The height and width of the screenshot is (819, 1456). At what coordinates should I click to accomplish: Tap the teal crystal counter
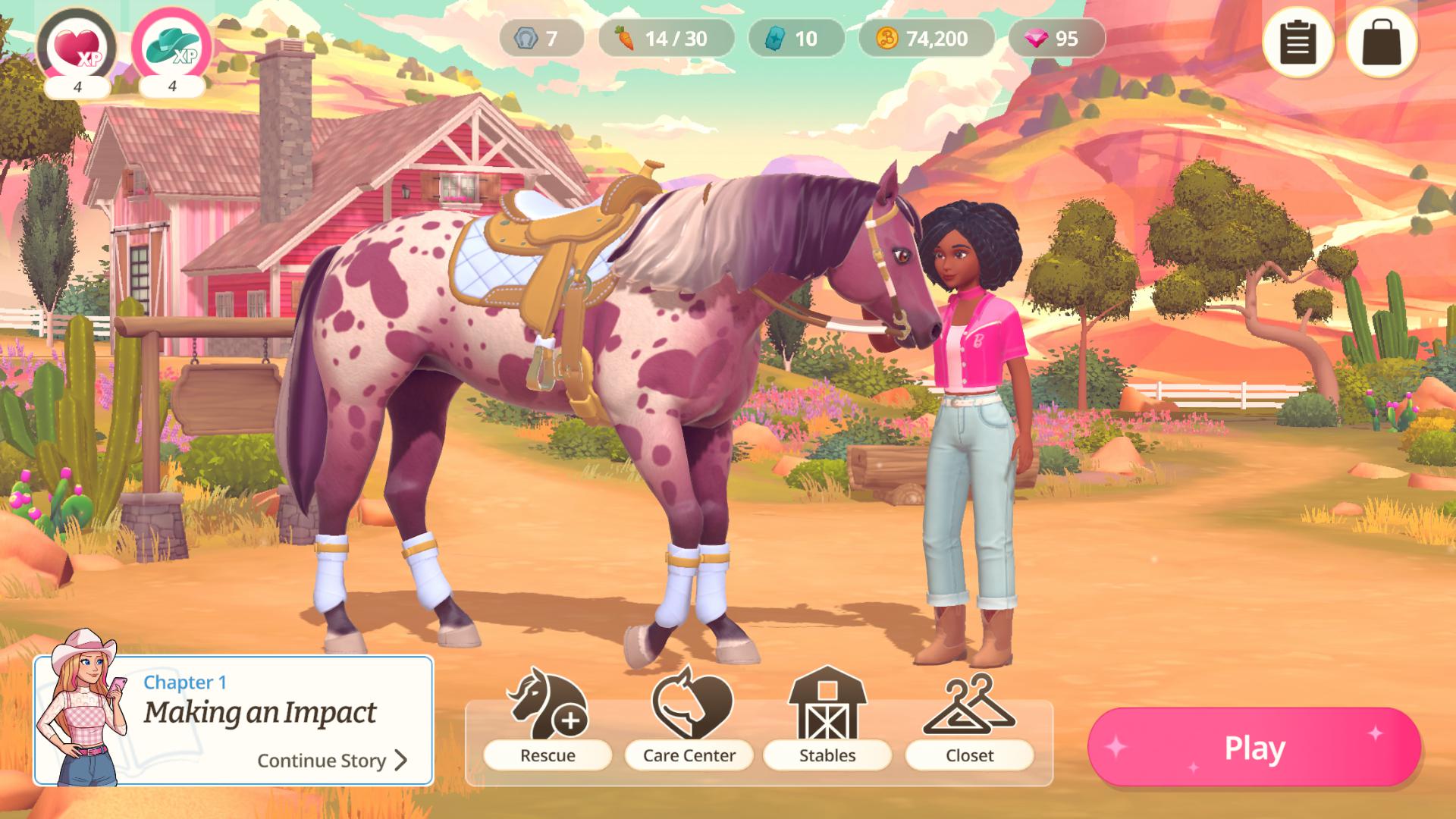(x=795, y=39)
